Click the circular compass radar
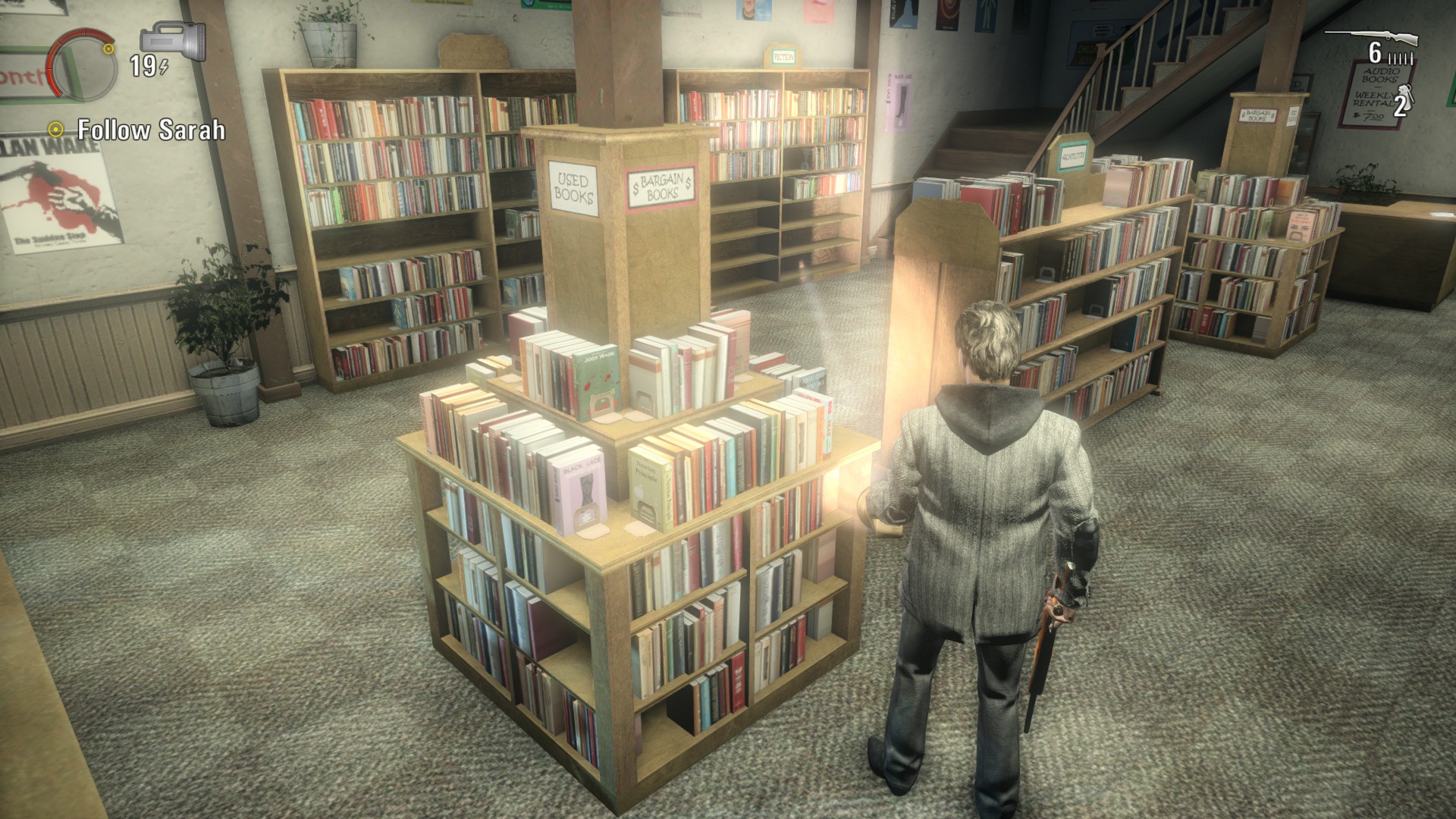The width and height of the screenshot is (1456, 819). pos(82,64)
